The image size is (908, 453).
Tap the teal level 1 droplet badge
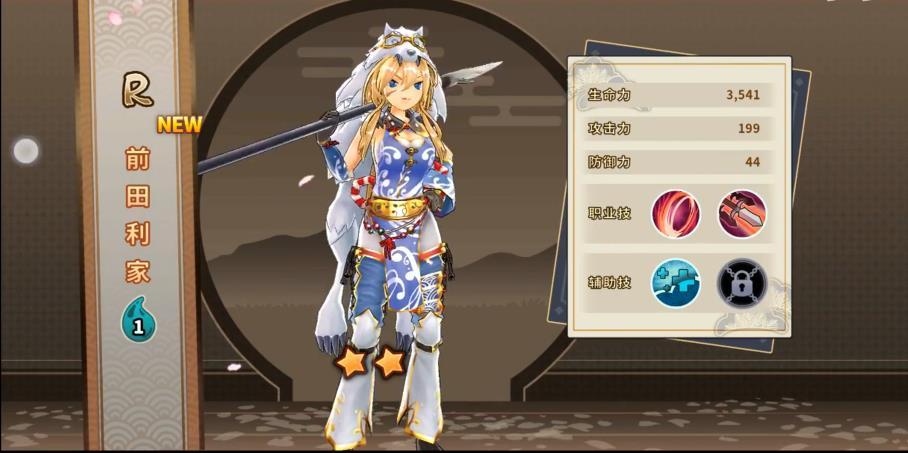pyautogui.click(x=138, y=322)
